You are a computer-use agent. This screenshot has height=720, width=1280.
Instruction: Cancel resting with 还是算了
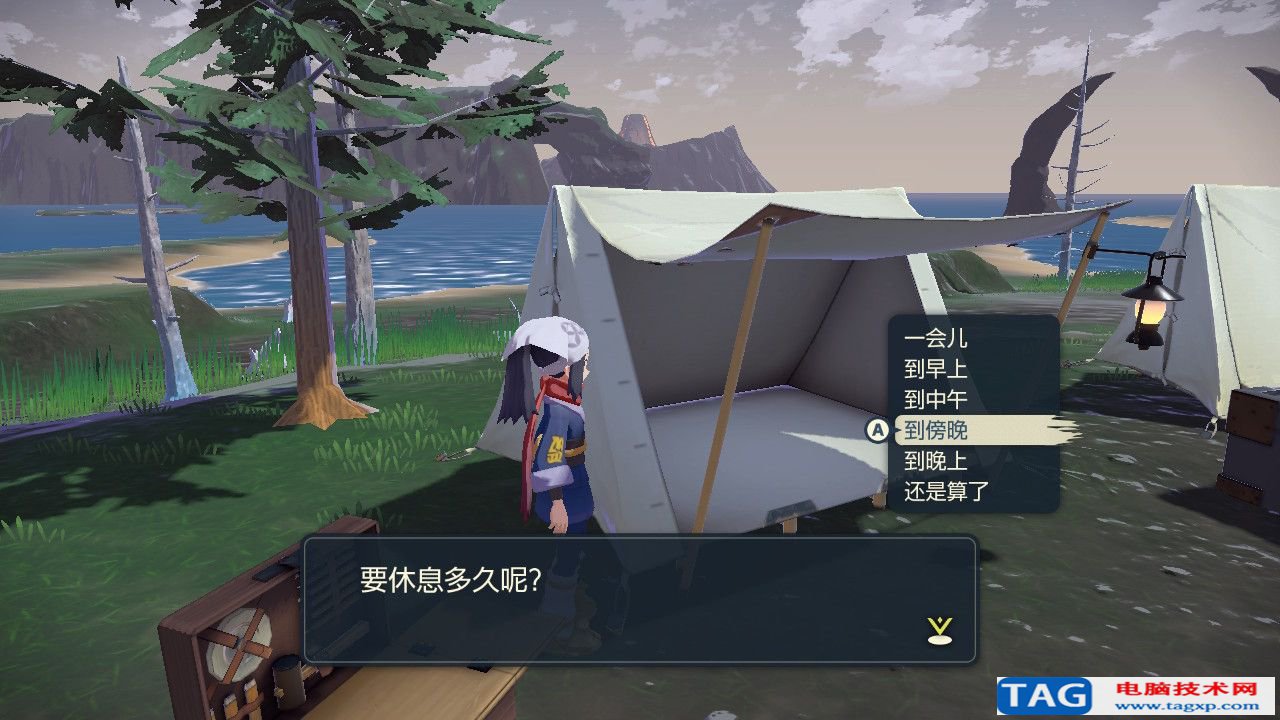pos(946,492)
